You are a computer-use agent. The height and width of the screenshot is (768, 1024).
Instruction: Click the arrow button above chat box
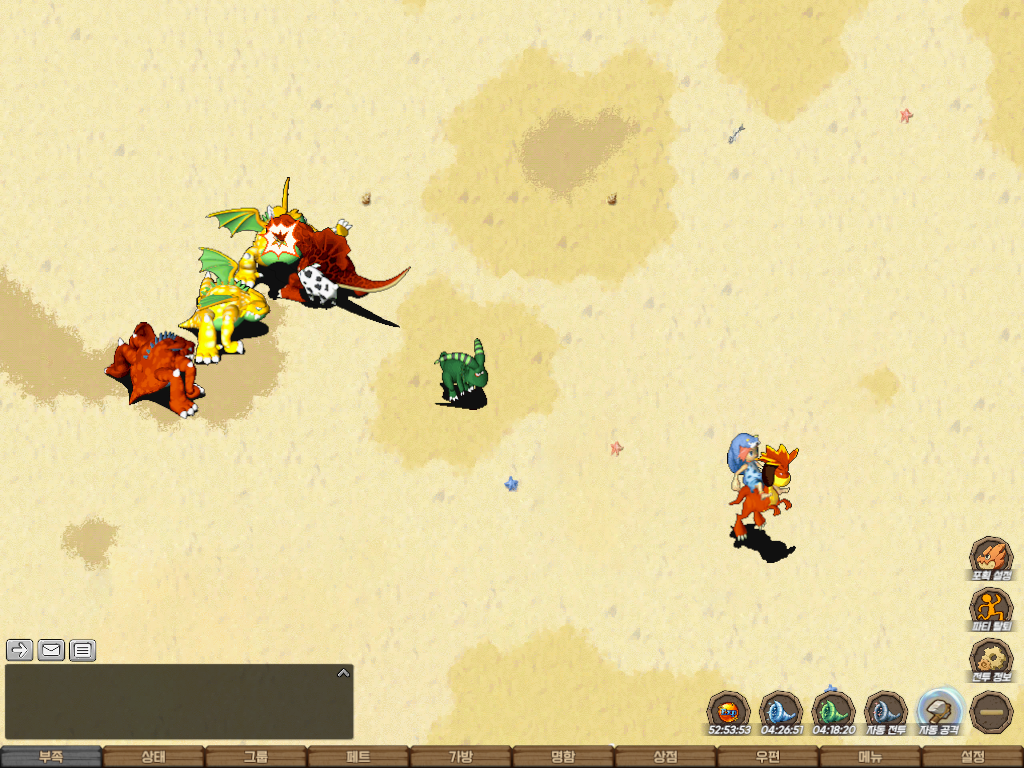pos(20,650)
